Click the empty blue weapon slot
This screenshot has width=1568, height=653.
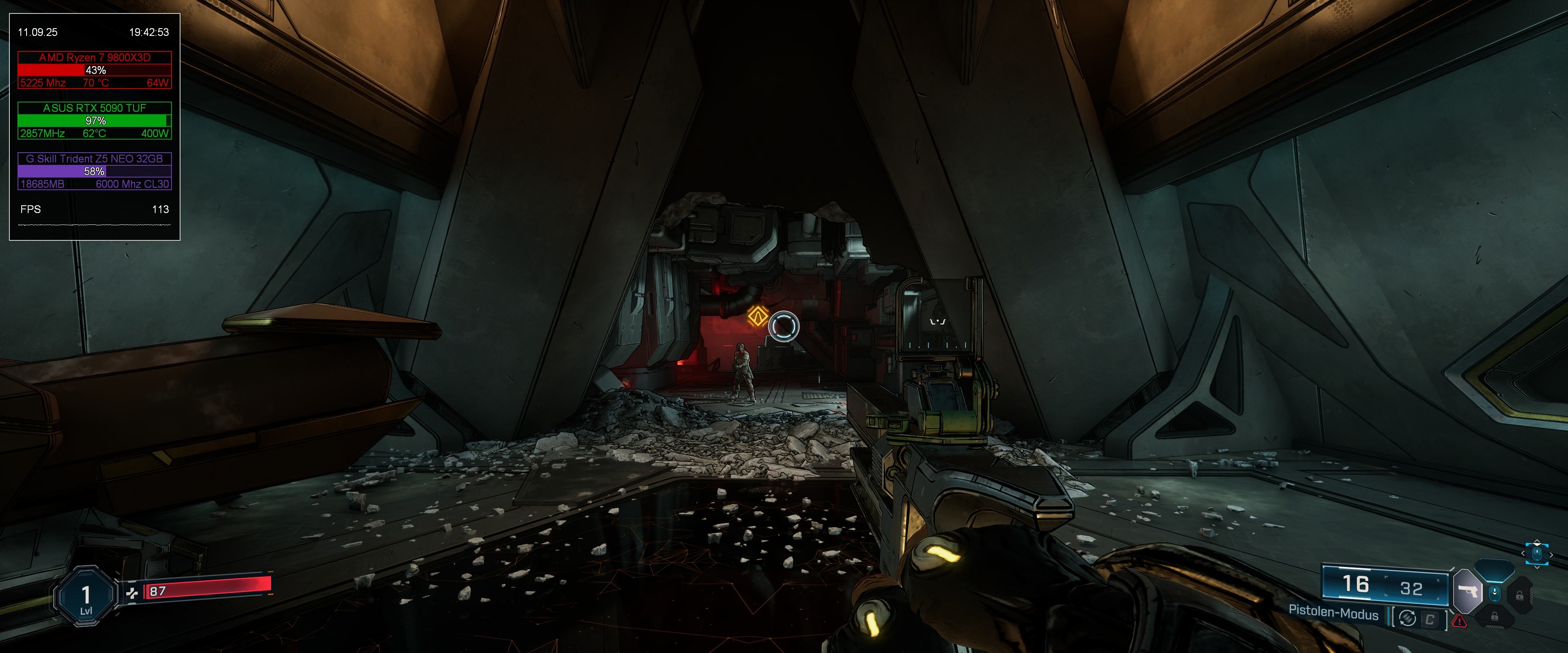click(1494, 571)
